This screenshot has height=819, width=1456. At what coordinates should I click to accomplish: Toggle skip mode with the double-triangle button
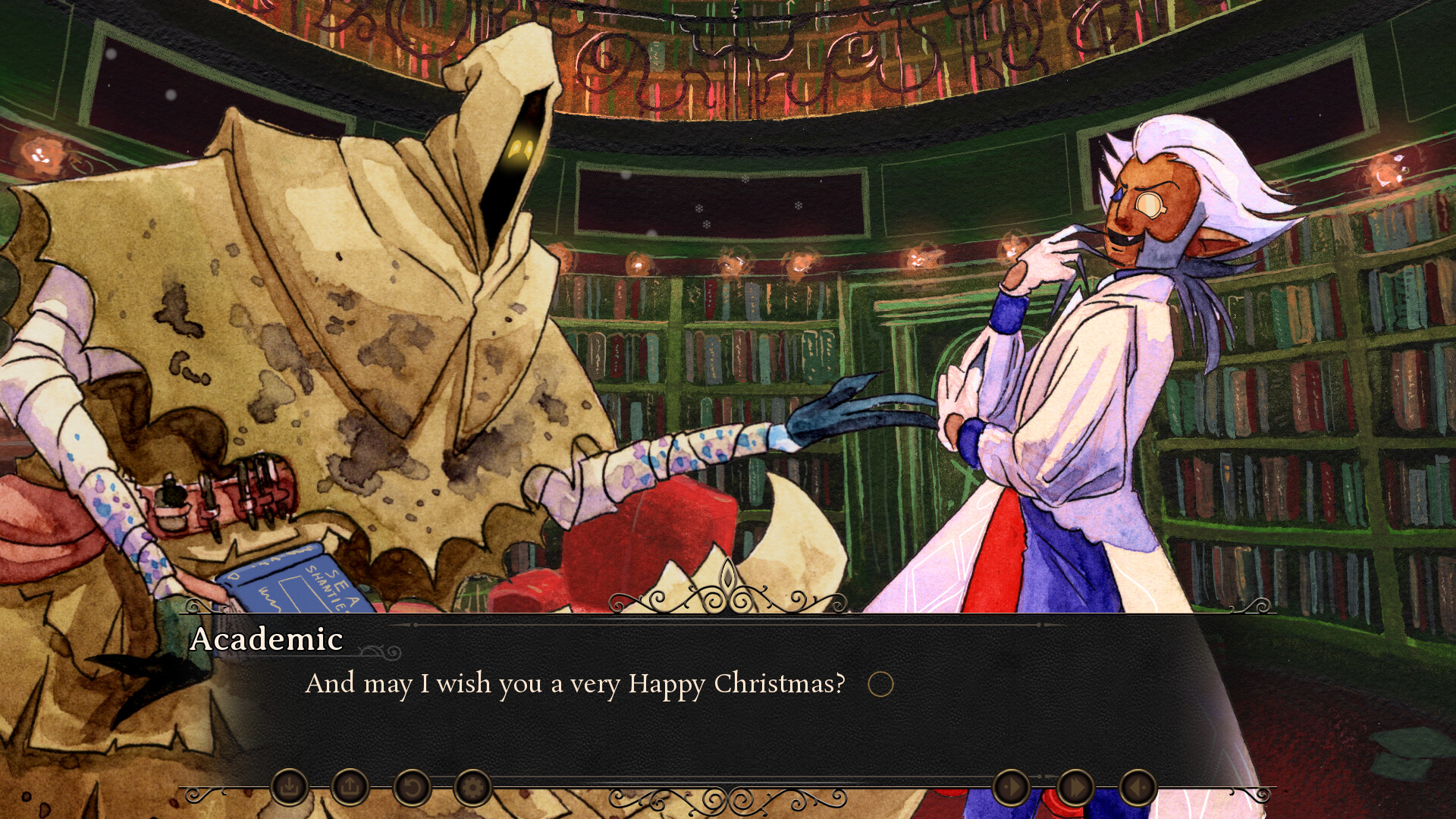pyautogui.click(x=1075, y=789)
